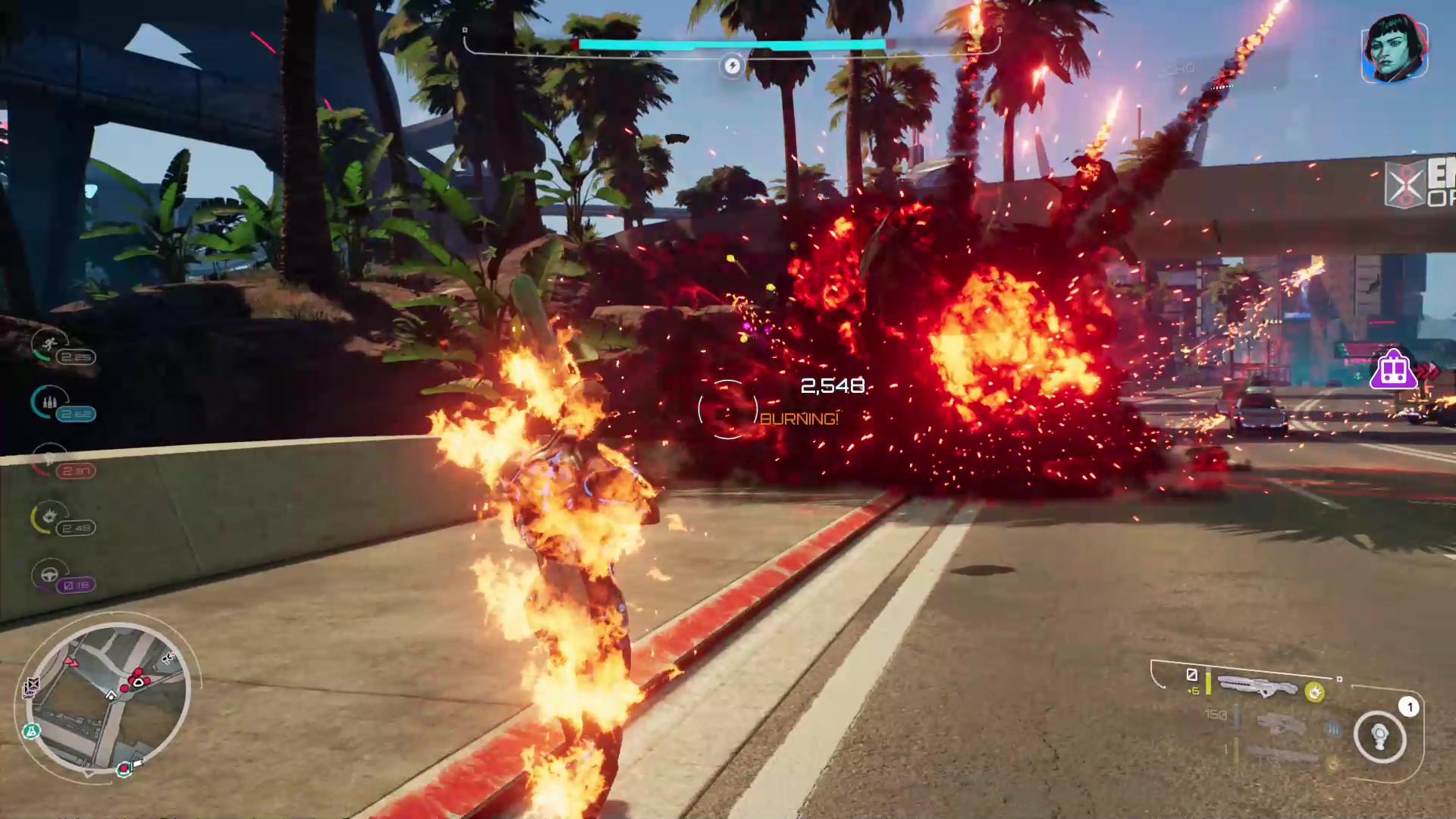The height and width of the screenshot is (819, 1456).
Task: Select the grenade gadget icon
Action: pyautogui.click(x=1380, y=736)
